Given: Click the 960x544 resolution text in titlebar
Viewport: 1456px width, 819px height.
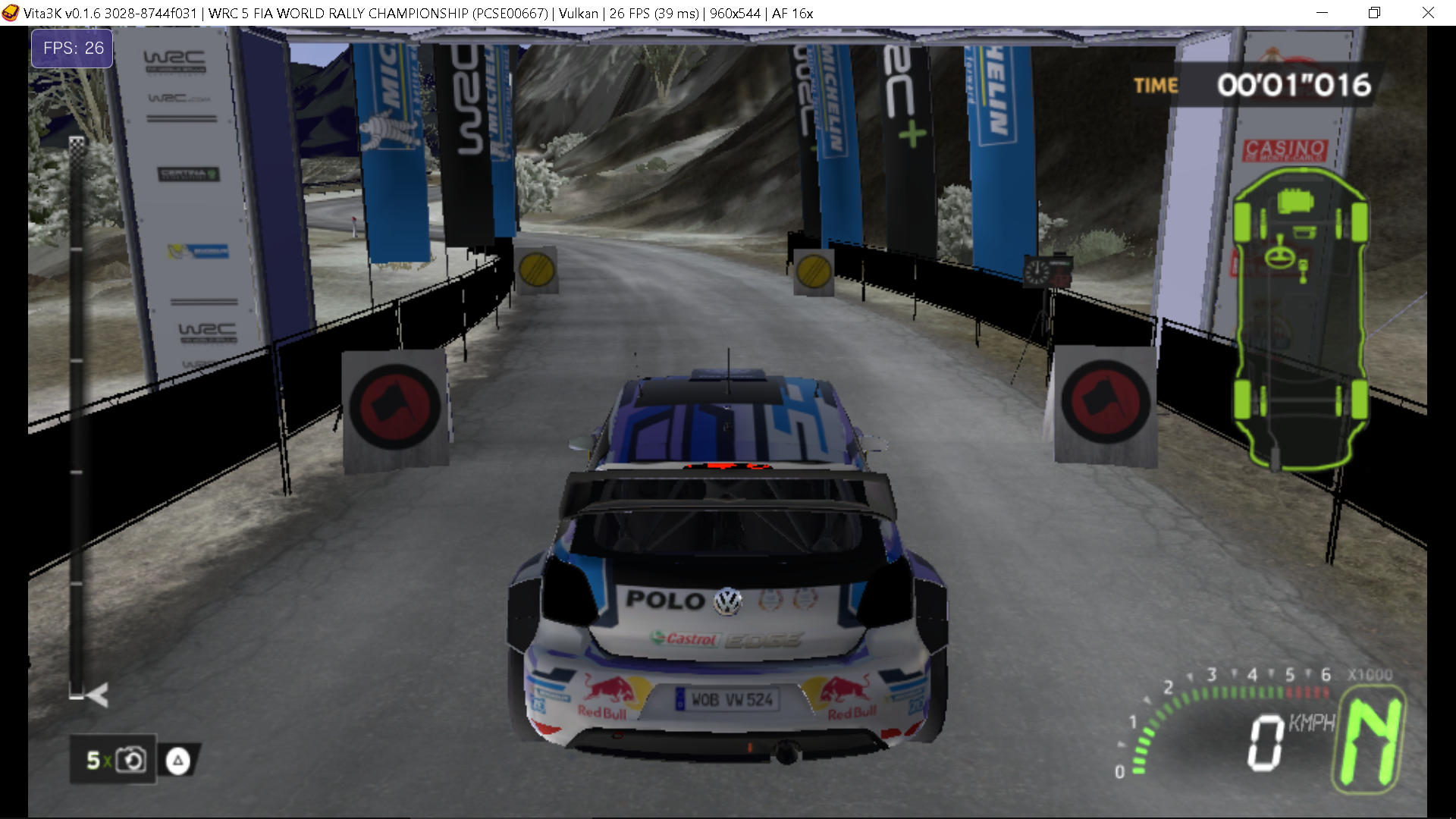Looking at the screenshot, I should 735,13.
